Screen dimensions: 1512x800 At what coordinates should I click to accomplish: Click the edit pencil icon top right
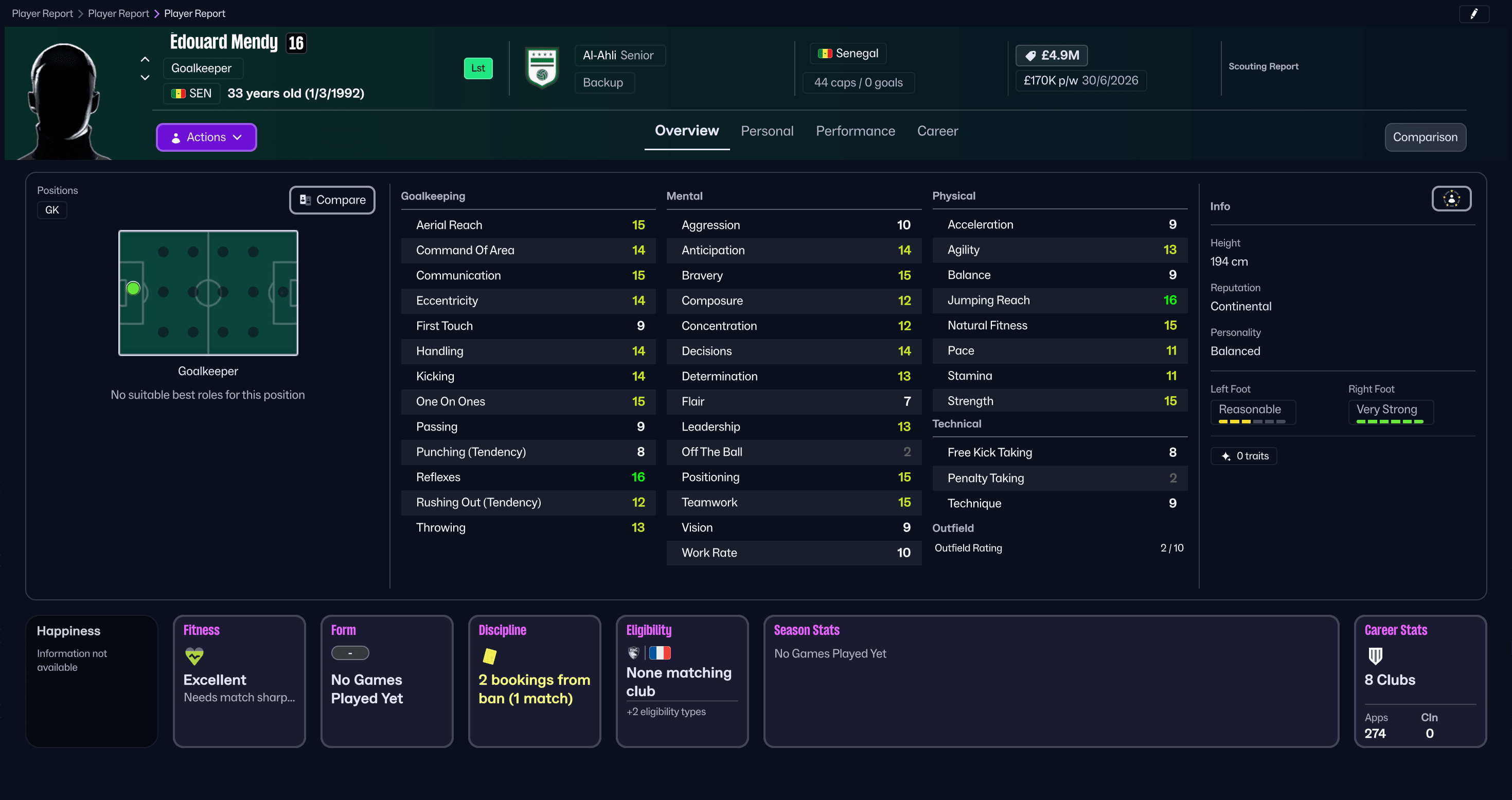1475,13
